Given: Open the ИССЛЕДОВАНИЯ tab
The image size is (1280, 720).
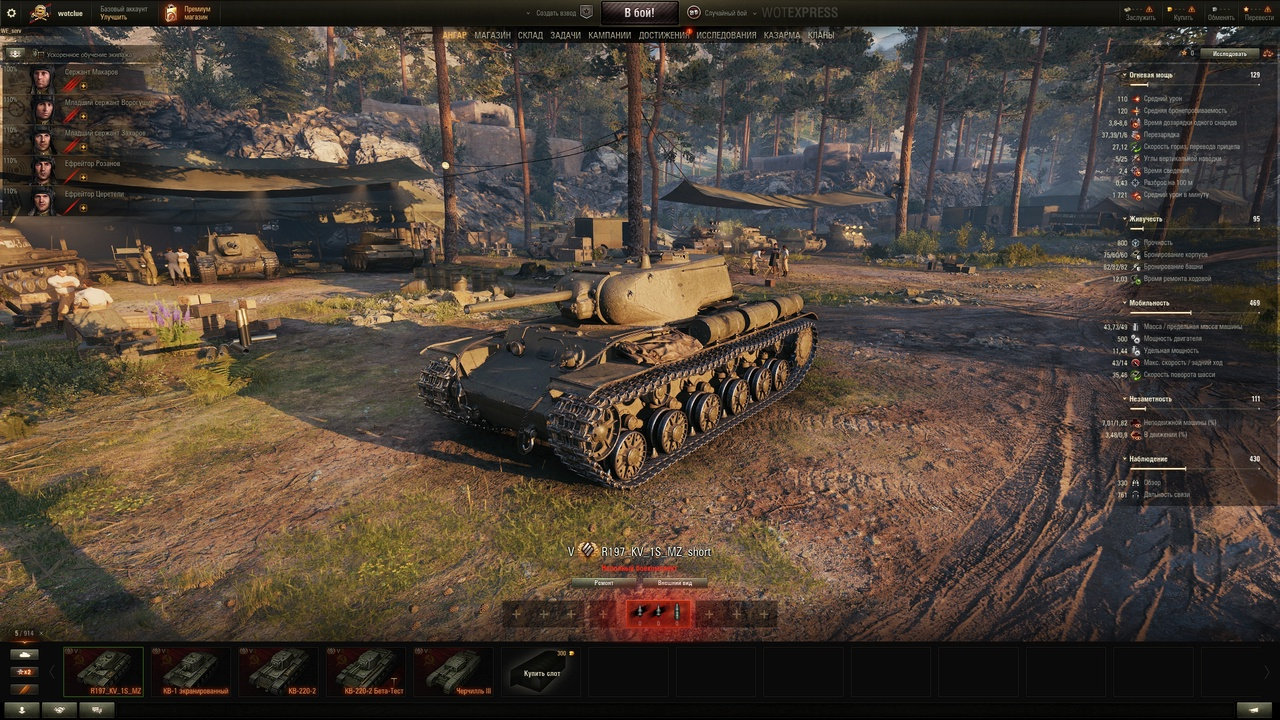Looking at the screenshot, I should pyautogui.click(x=726, y=36).
